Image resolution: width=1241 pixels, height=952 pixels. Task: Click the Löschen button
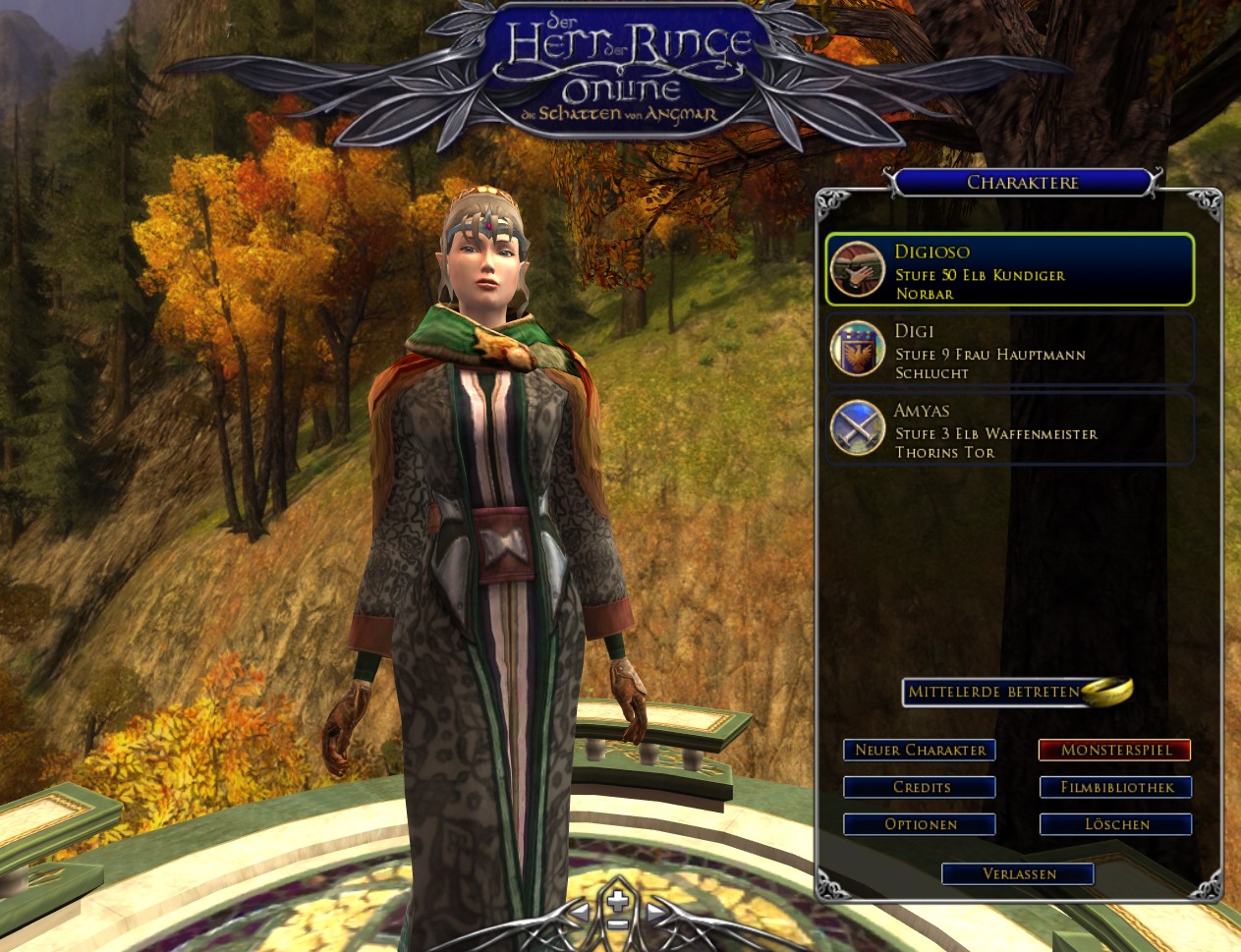pos(1115,824)
